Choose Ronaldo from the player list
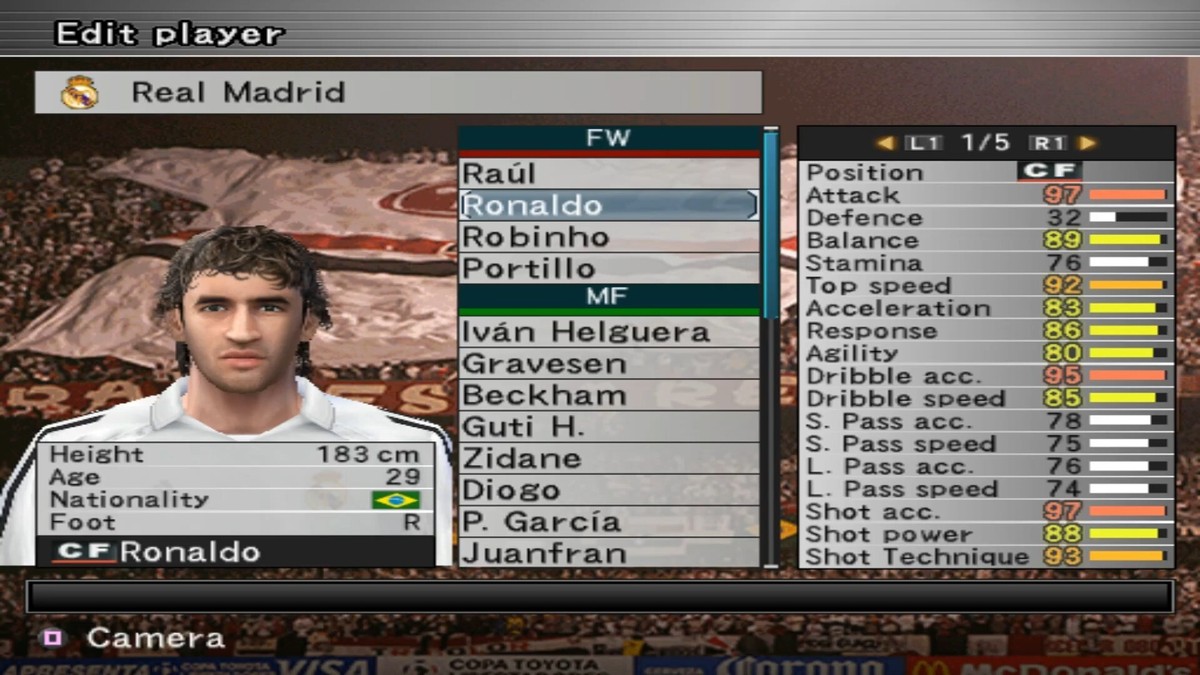 click(x=608, y=205)
